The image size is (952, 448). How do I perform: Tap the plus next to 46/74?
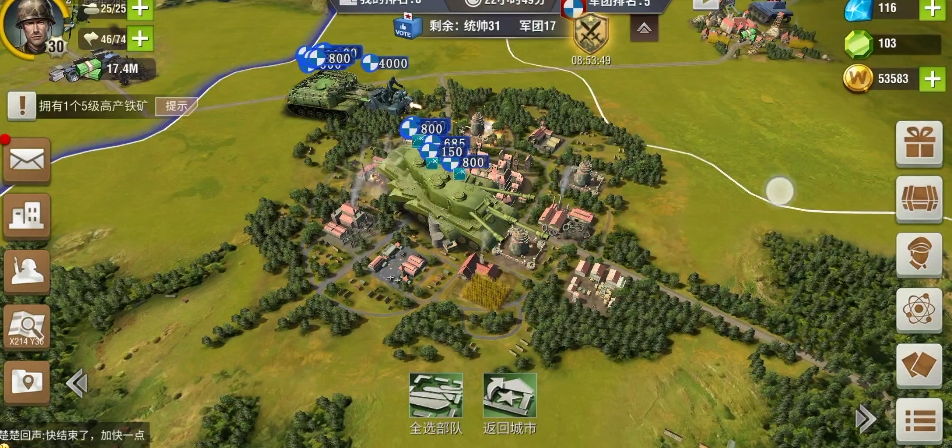[x=139, y=39]
